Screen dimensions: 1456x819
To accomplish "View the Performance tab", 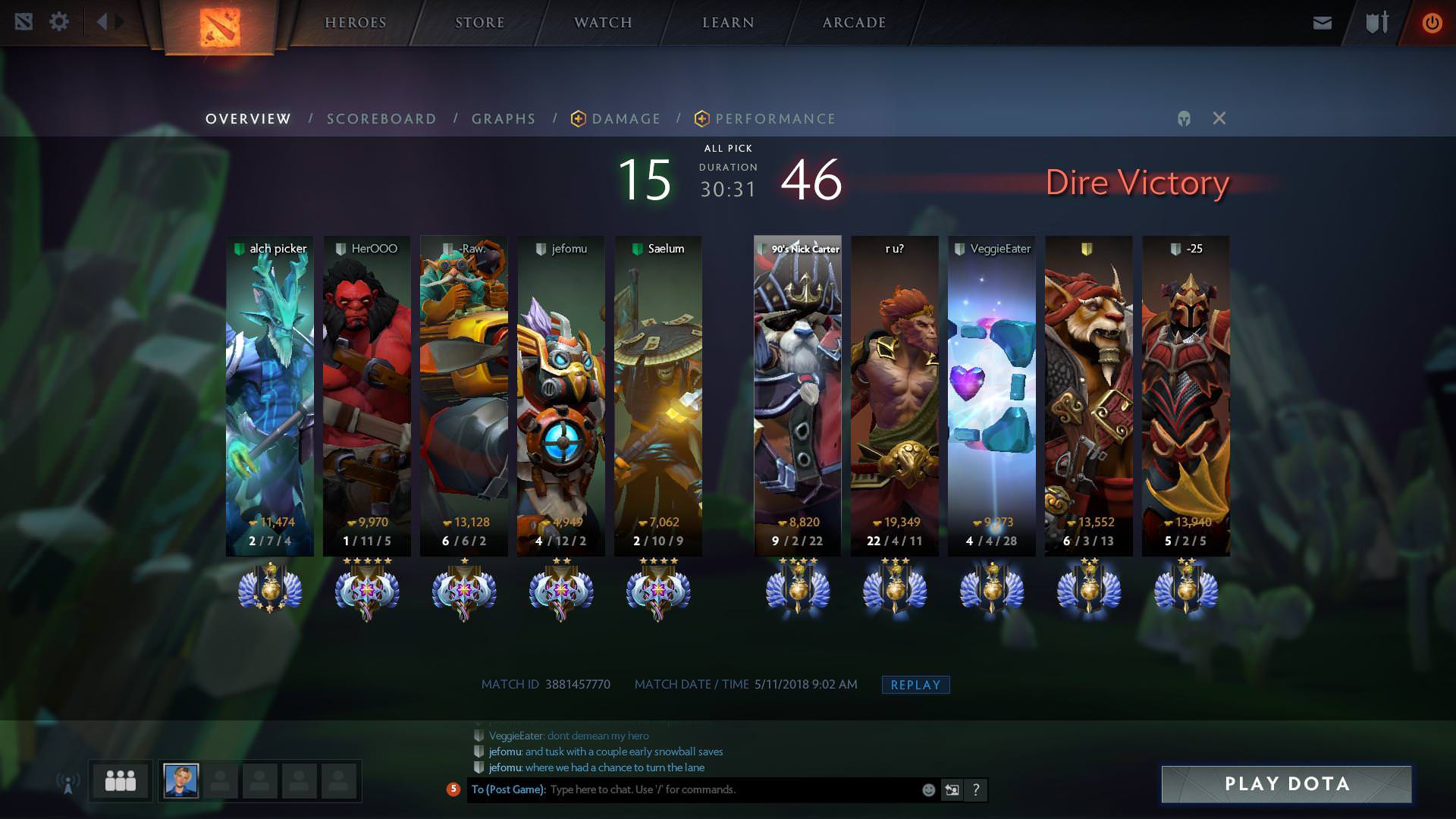I will (774, 119).
